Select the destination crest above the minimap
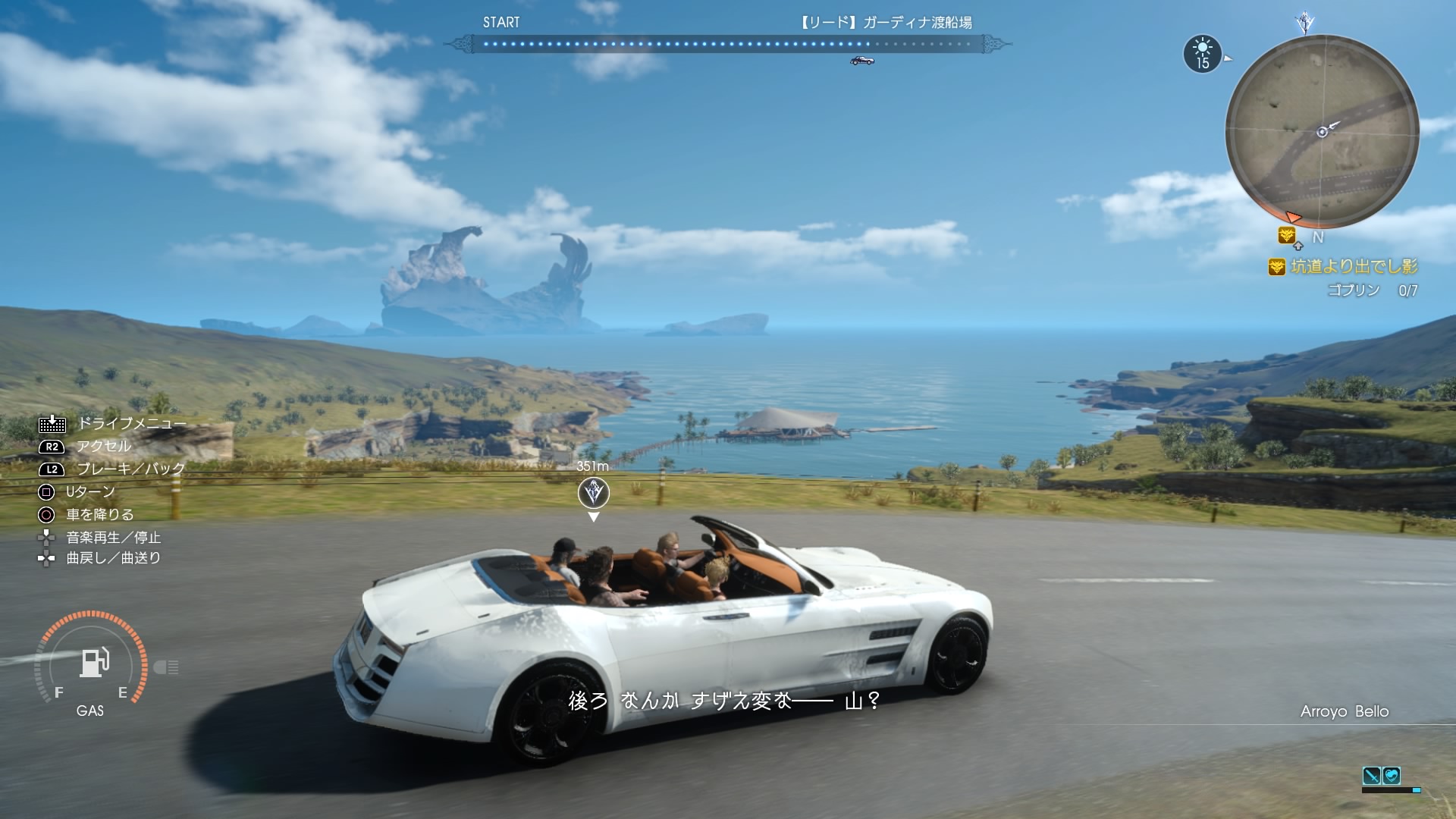The width and height of the screenshot is (1456, 819). pyautogui.click(x=1304, y=21)
